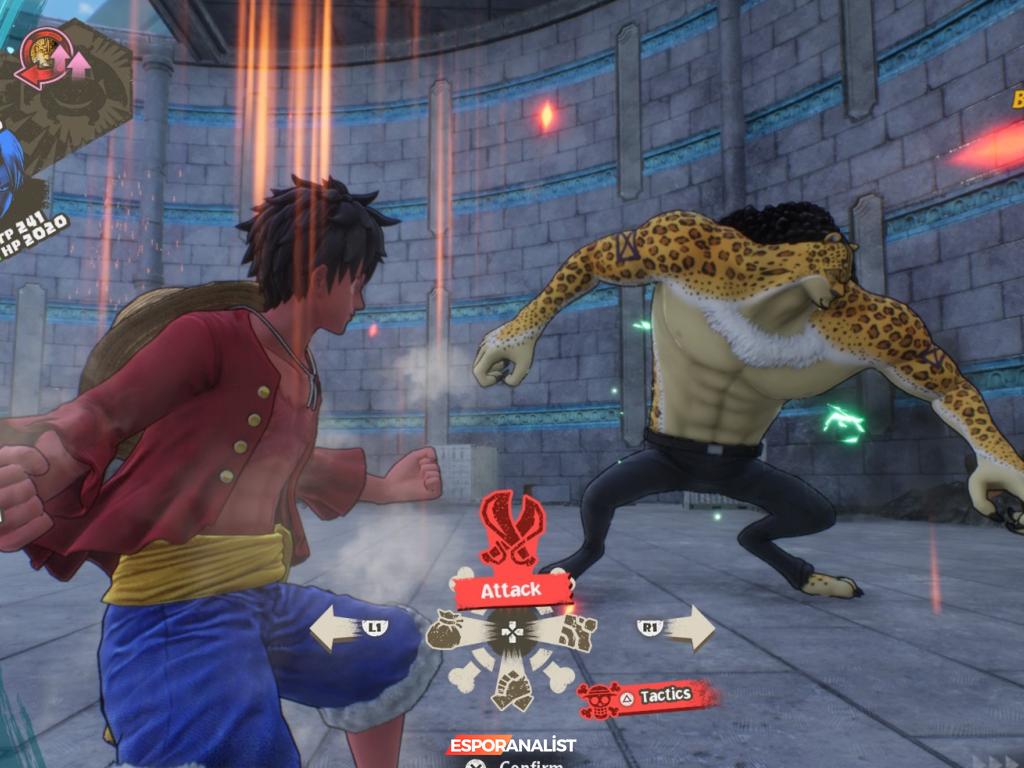Click the character swap icon with pink arrows

55,60
